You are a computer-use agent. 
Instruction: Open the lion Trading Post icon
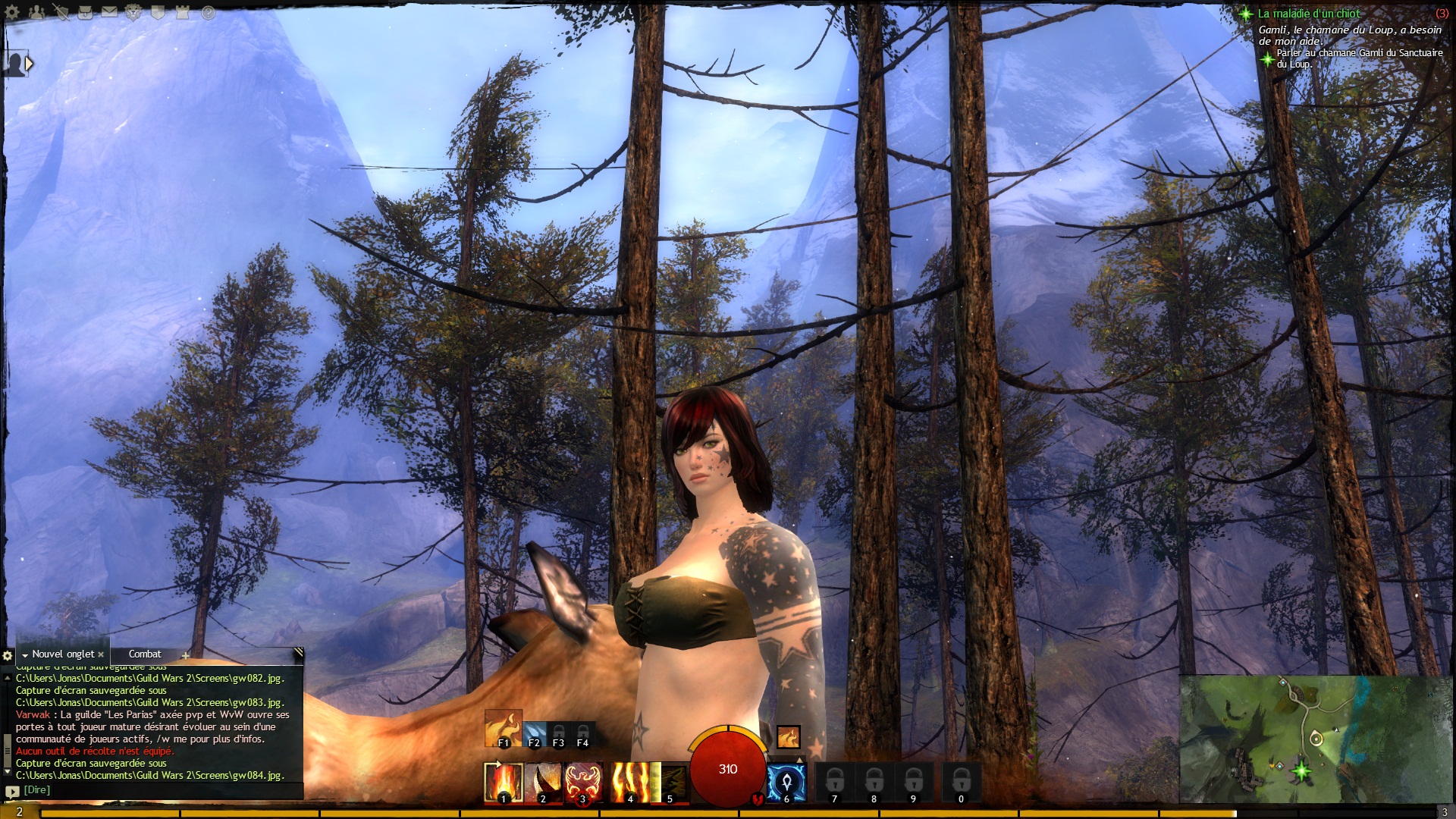pos(133,12)
